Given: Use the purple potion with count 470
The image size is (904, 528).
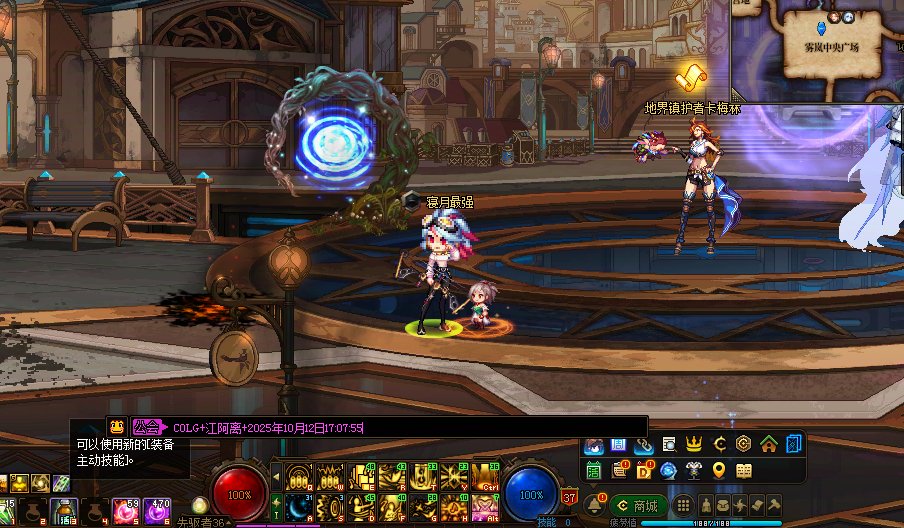Looking at the screenshot, I should tap(158, 511).
